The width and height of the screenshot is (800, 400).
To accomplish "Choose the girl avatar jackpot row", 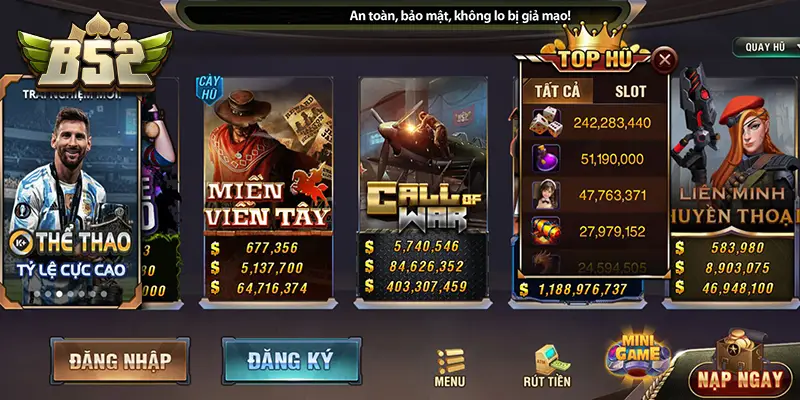I will pyautogui.click(x=595, y=194).
